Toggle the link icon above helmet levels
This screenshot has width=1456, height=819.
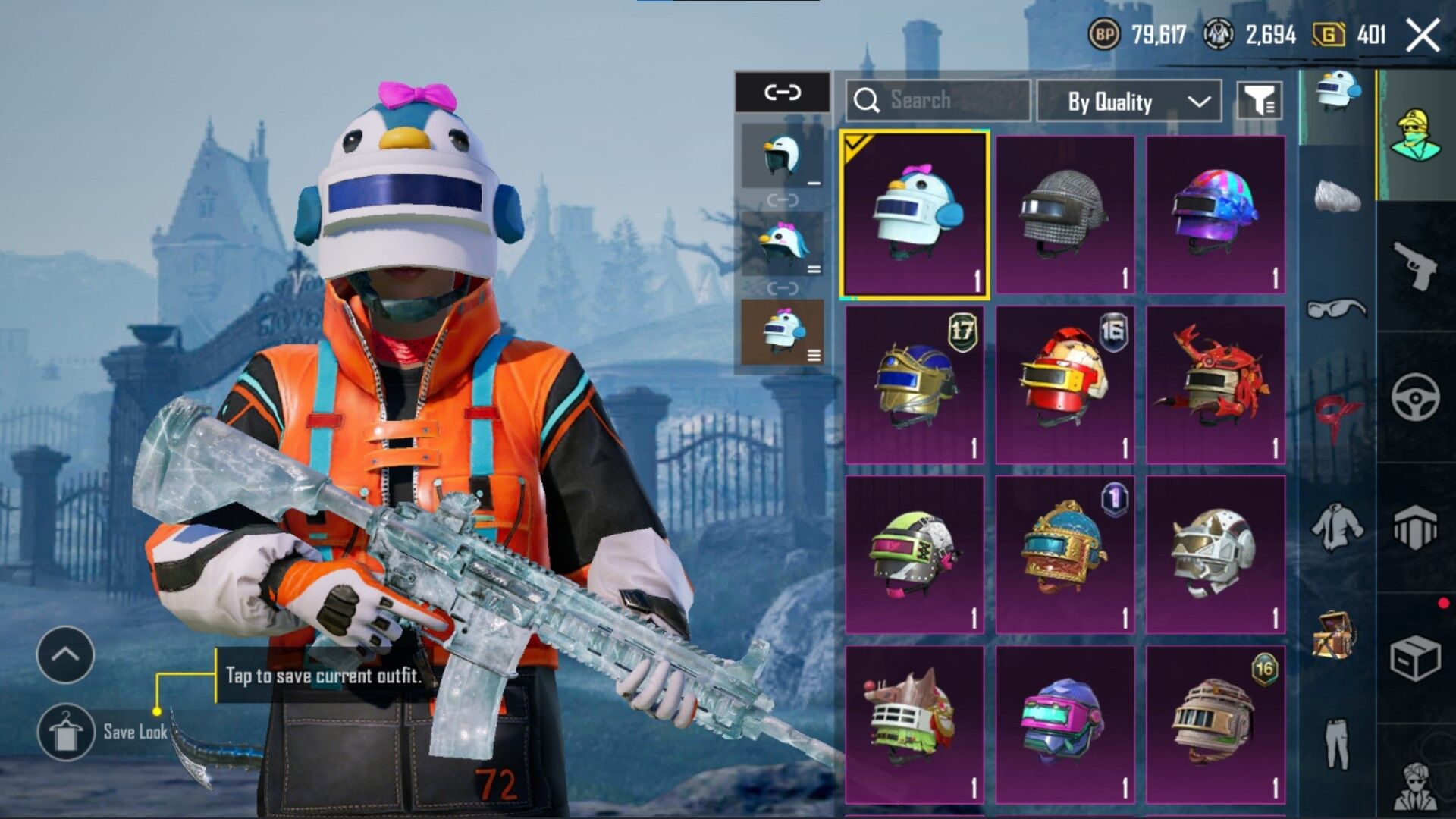pos(782,93)
